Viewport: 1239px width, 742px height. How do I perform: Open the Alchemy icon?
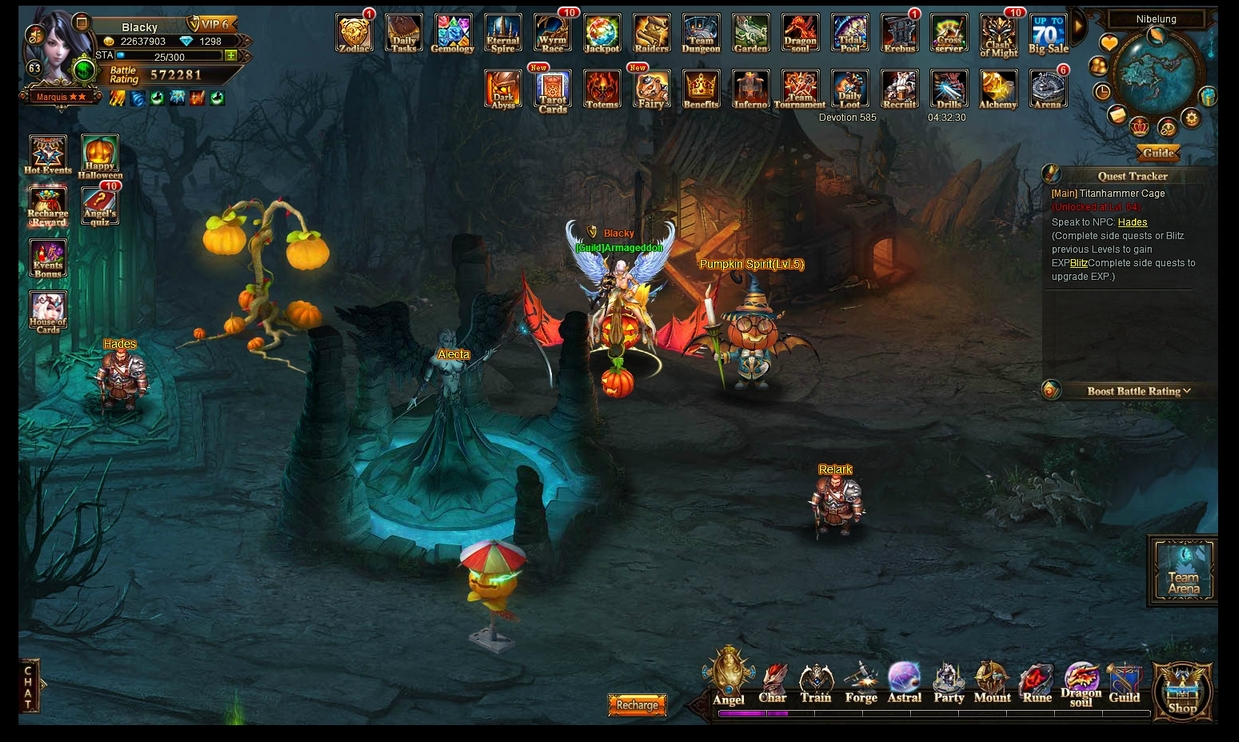997,89
